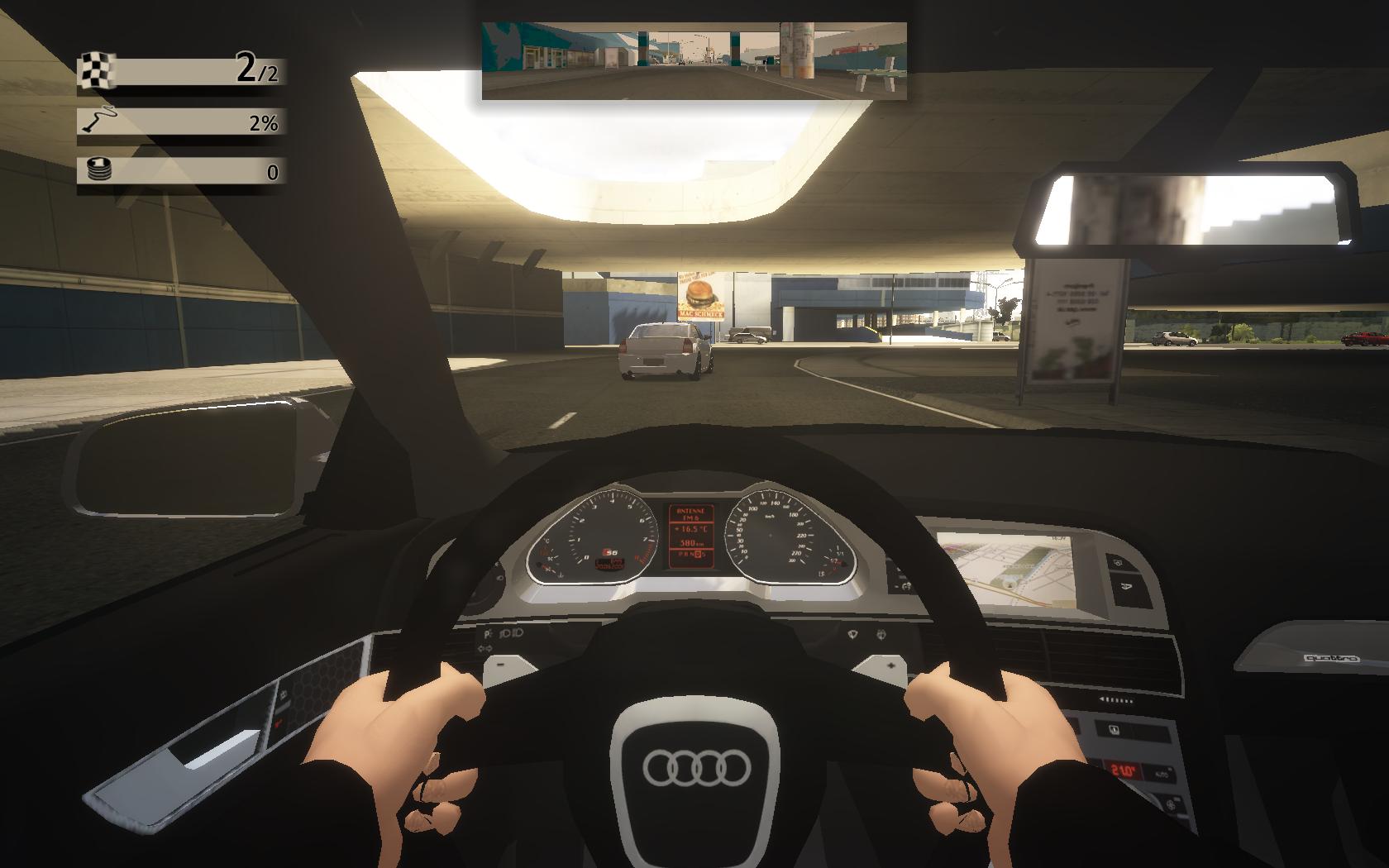1389x868 pixels.
Task: Click the rear-view mirror overlay
Action: coord(694,60)
